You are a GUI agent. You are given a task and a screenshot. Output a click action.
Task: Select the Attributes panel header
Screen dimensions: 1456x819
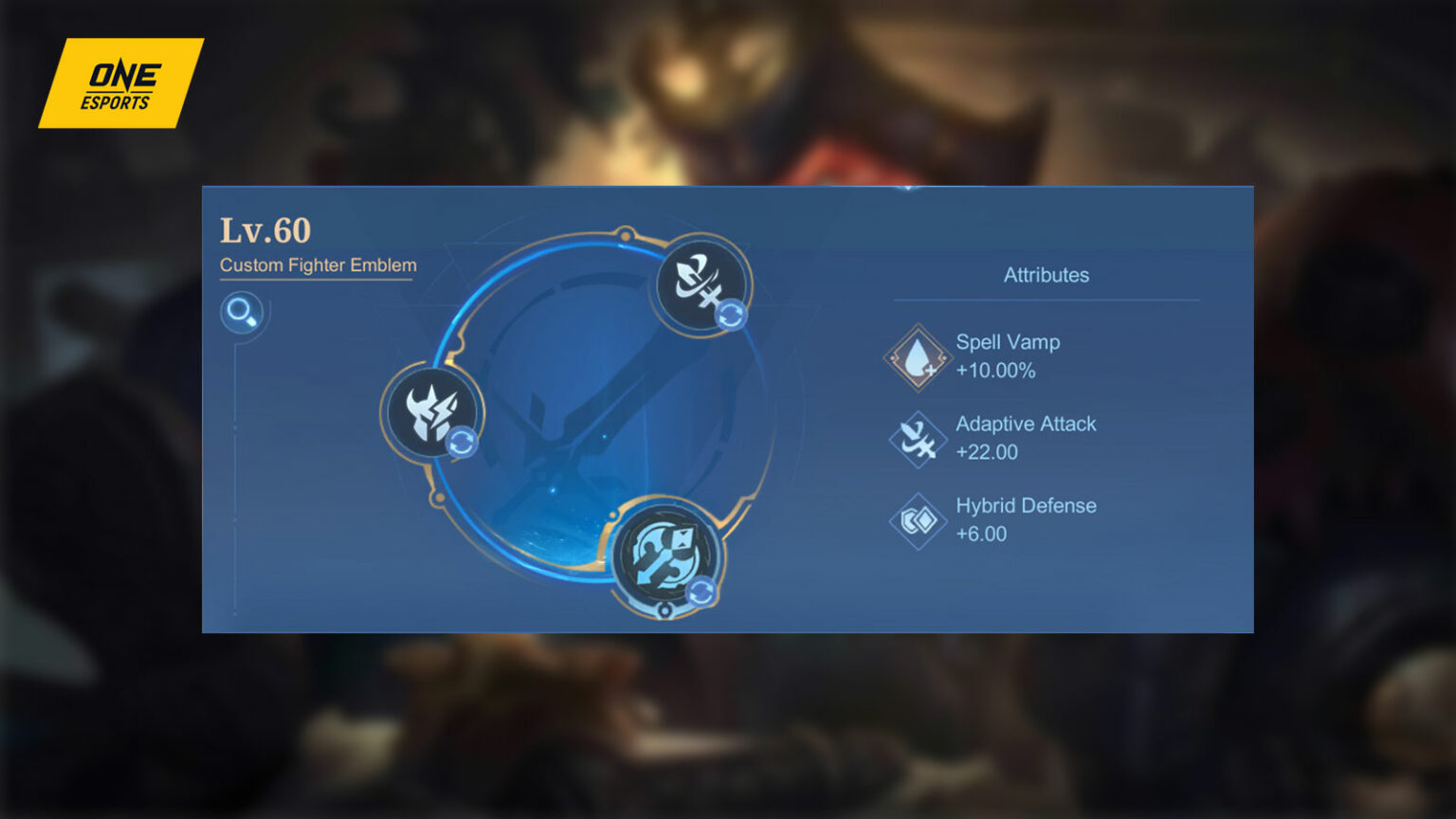coord(1046,275)
